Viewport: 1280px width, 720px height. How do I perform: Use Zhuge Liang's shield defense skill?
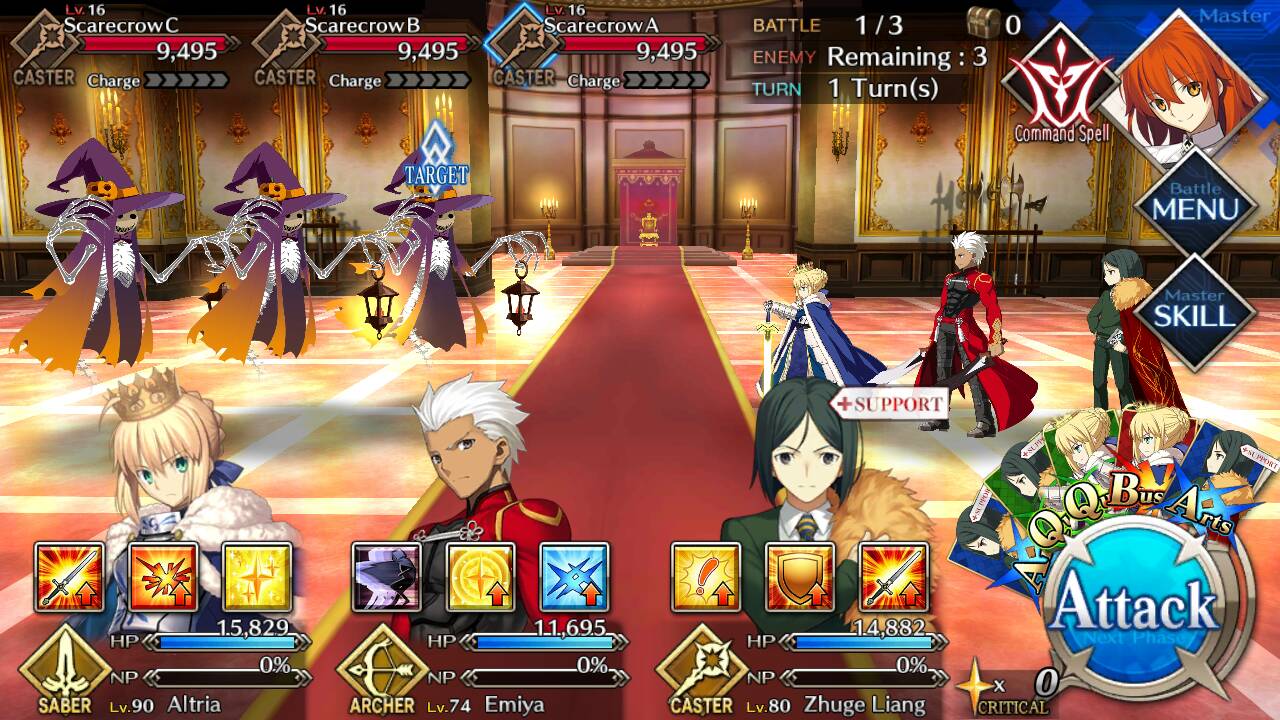800,577
